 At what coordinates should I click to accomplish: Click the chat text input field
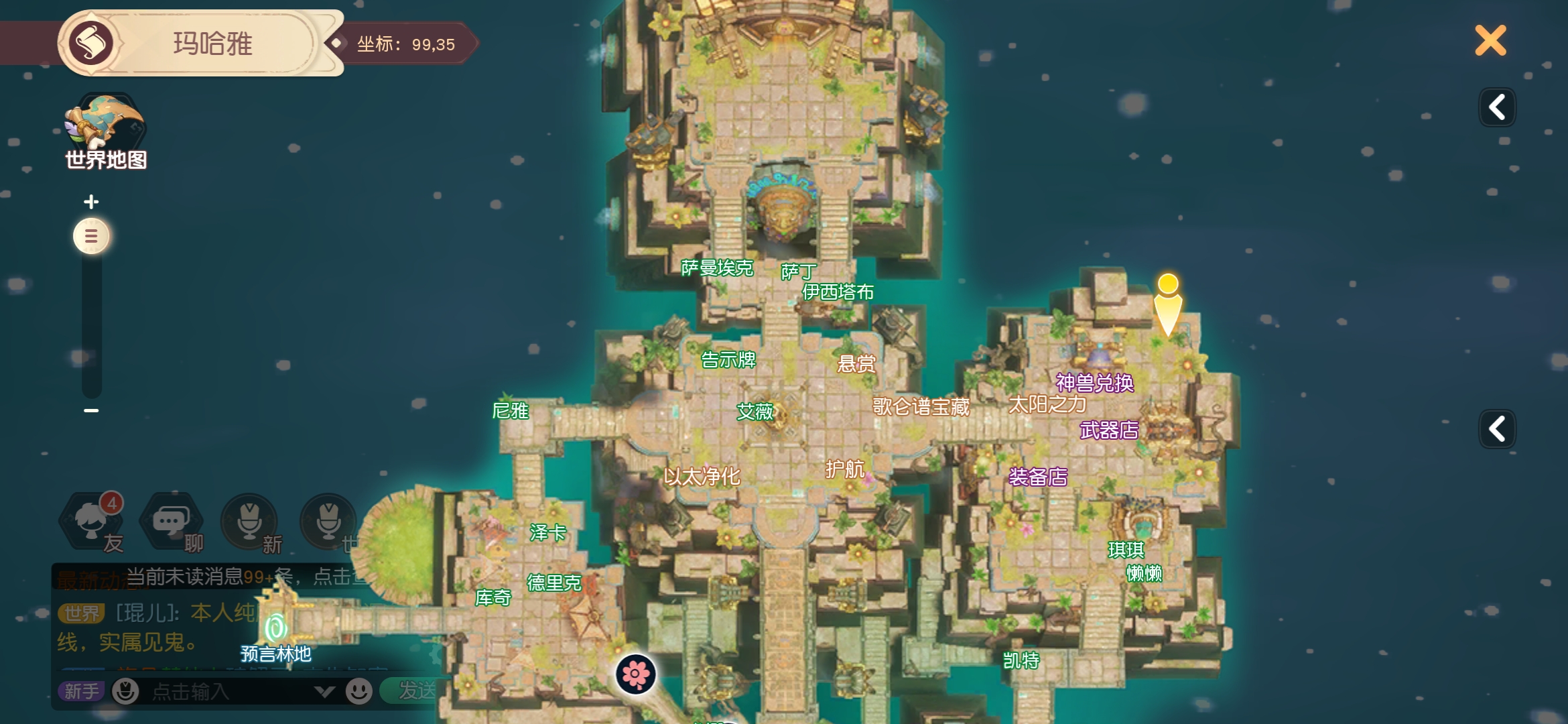(228, 691)
